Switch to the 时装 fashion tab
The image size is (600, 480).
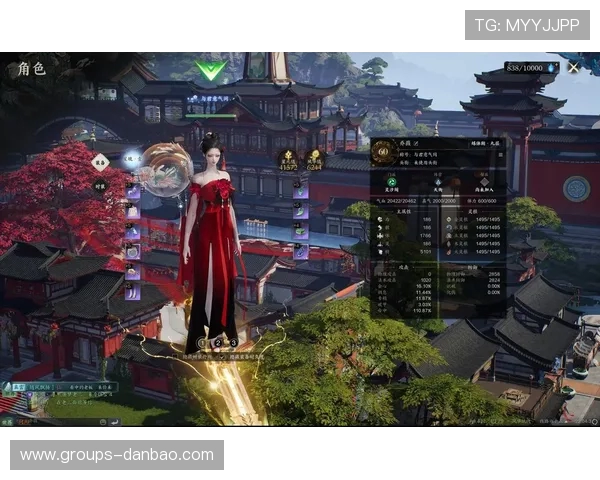[x=101, y=185]
